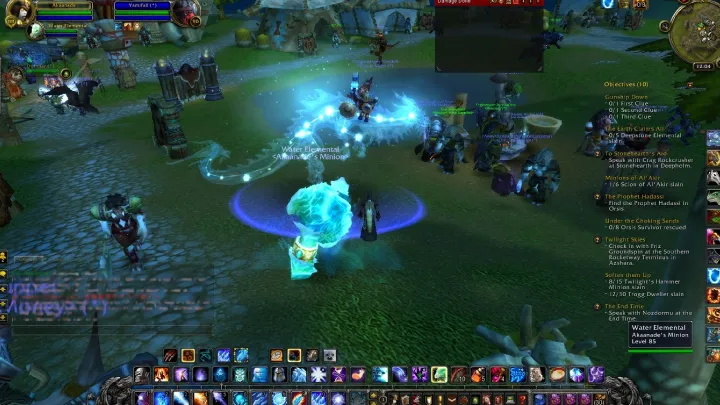Open the Gunship Down quest objective
The height and width of the screenshot is (405, 720).
[628, 96]
